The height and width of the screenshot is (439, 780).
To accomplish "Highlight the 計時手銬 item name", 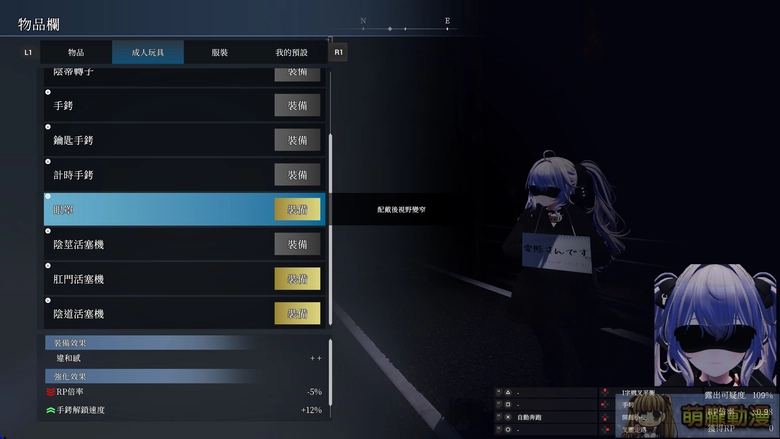I will pyautogui.click(x=74, y=175).
